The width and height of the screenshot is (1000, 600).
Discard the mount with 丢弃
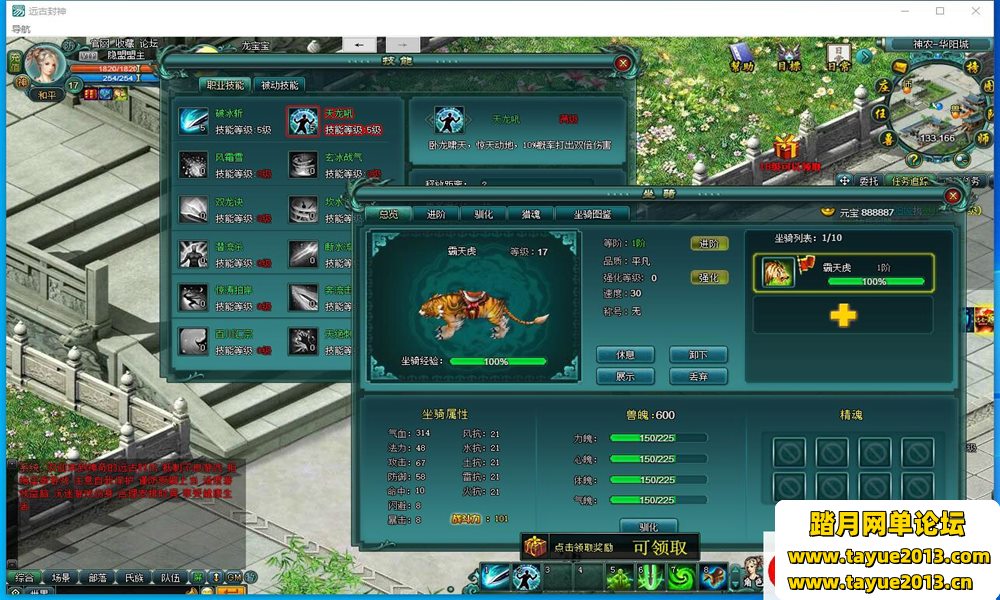698,377
